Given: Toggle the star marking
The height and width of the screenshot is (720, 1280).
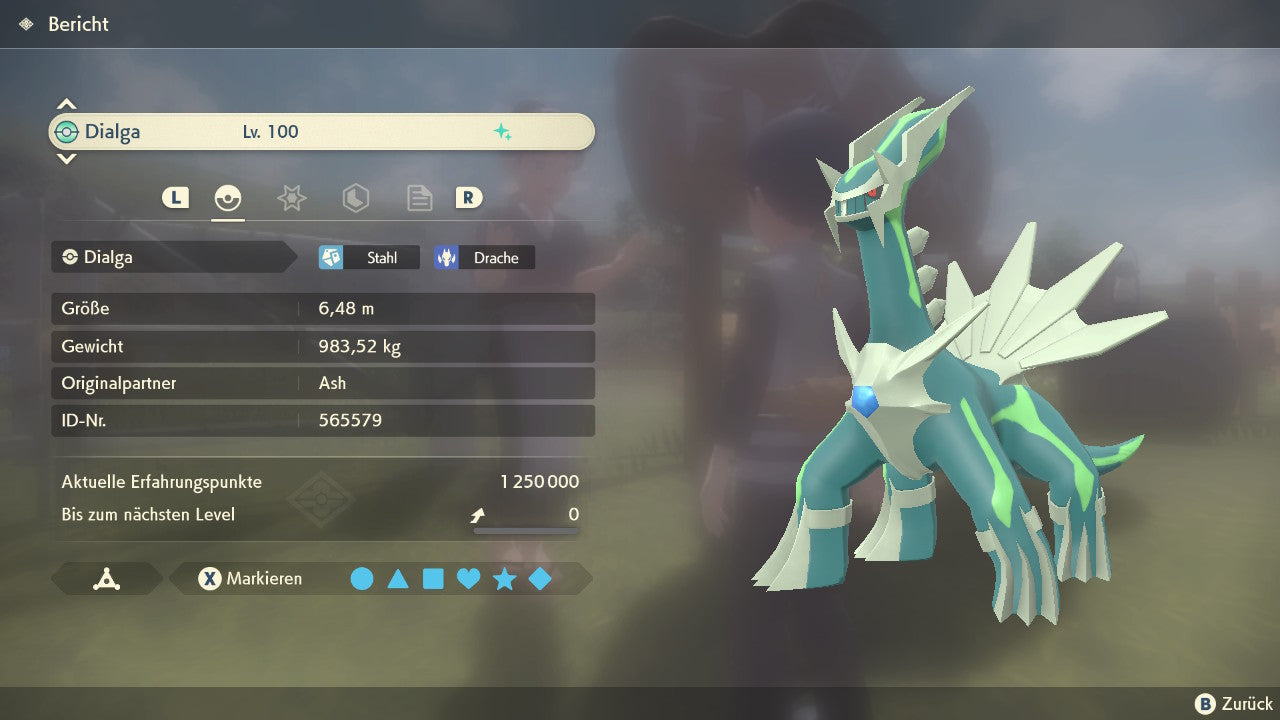Looking at the screenshot, I should tap(504, 579).
